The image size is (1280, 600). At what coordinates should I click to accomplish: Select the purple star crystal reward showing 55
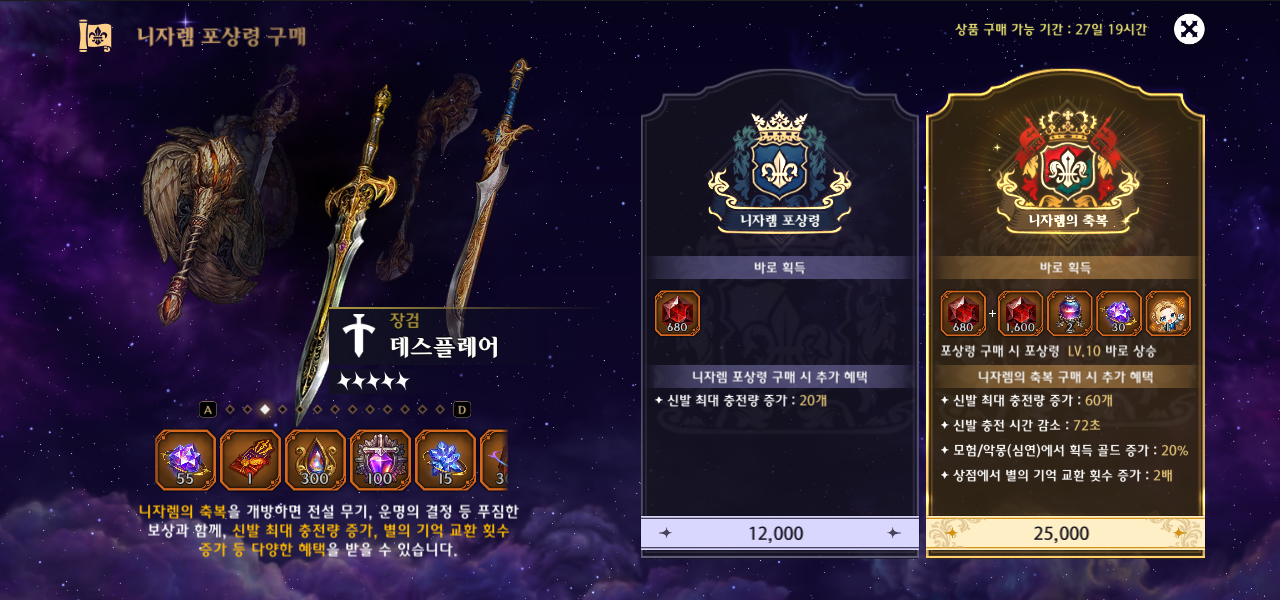(x=185, y=460)
